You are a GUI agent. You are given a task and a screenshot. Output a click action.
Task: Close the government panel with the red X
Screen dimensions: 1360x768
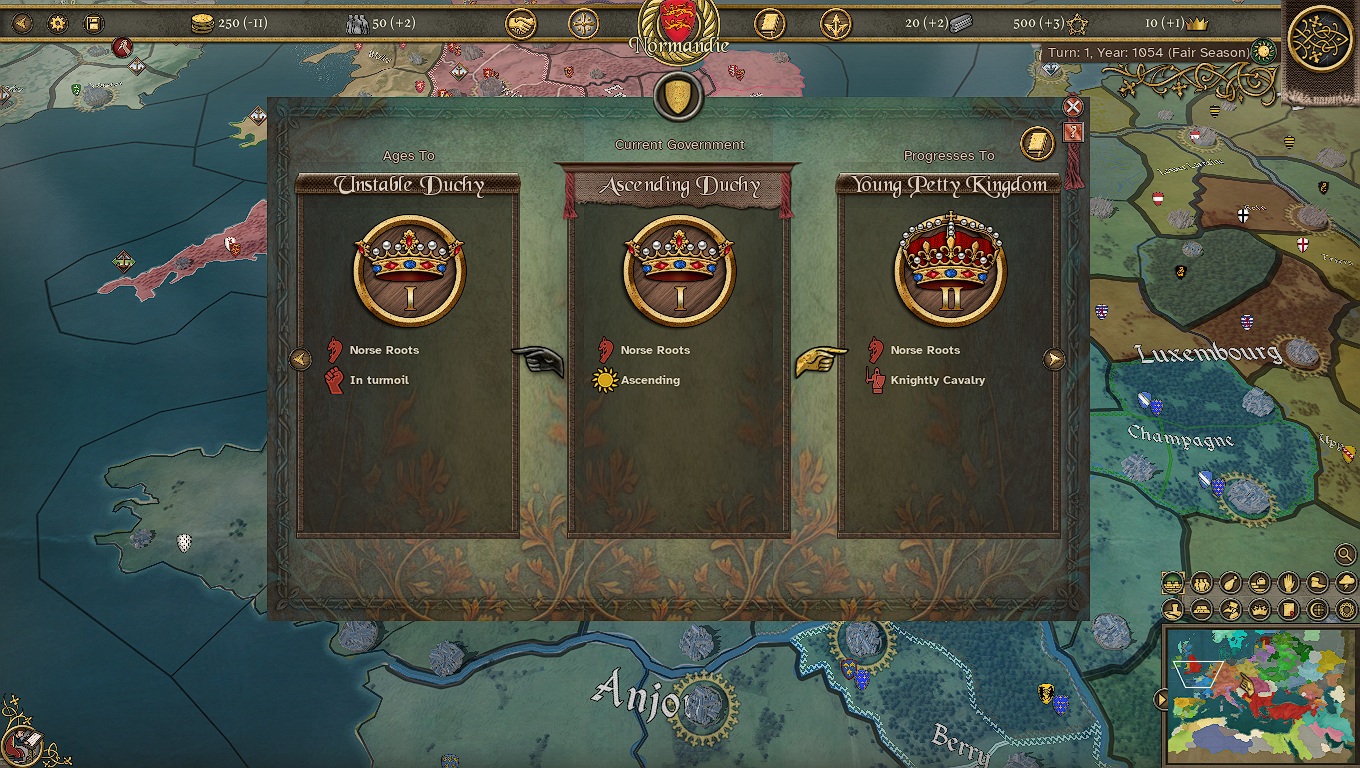click(1073, 107)
